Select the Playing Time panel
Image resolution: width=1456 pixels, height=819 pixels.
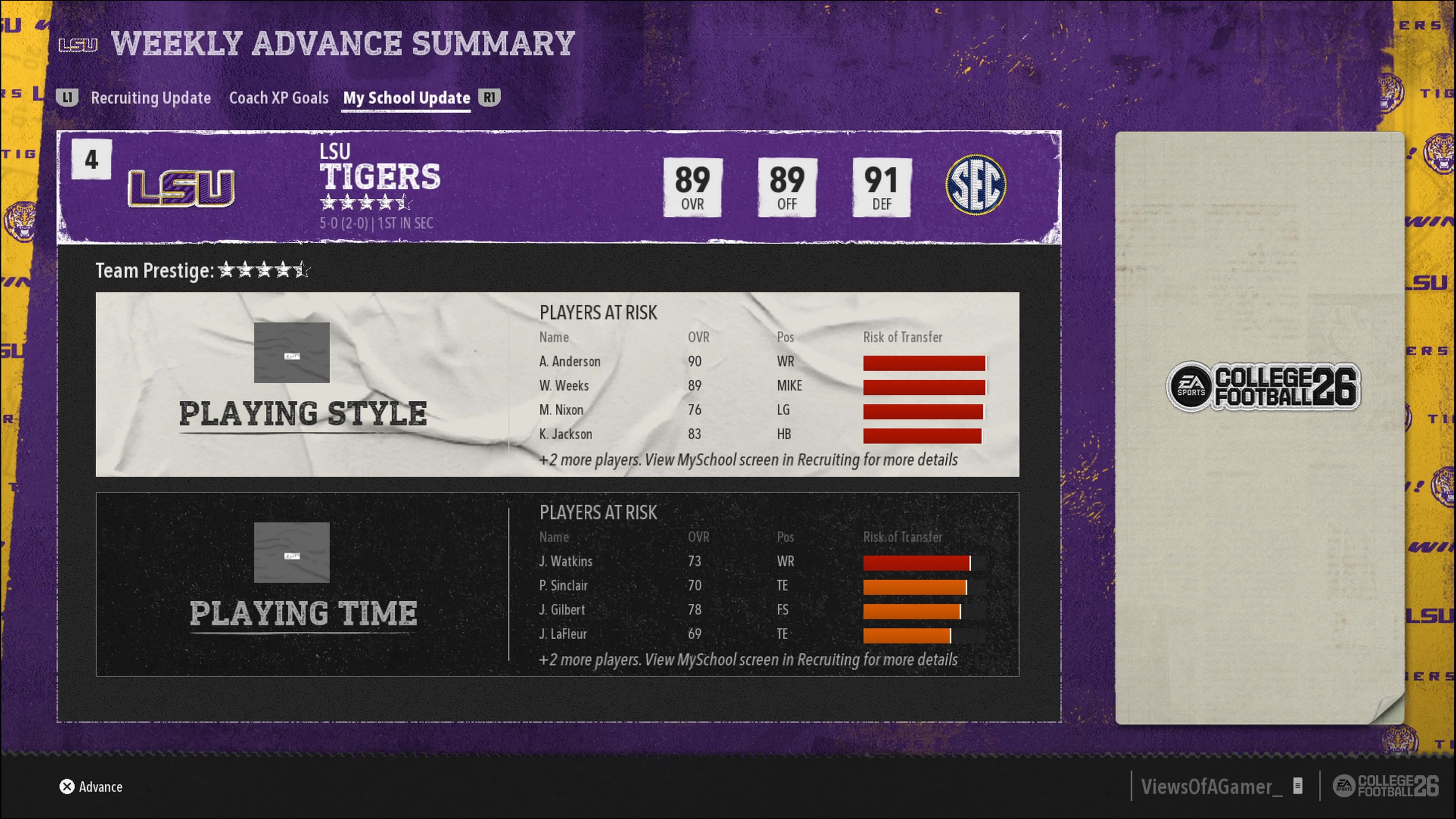pos(303,584)
